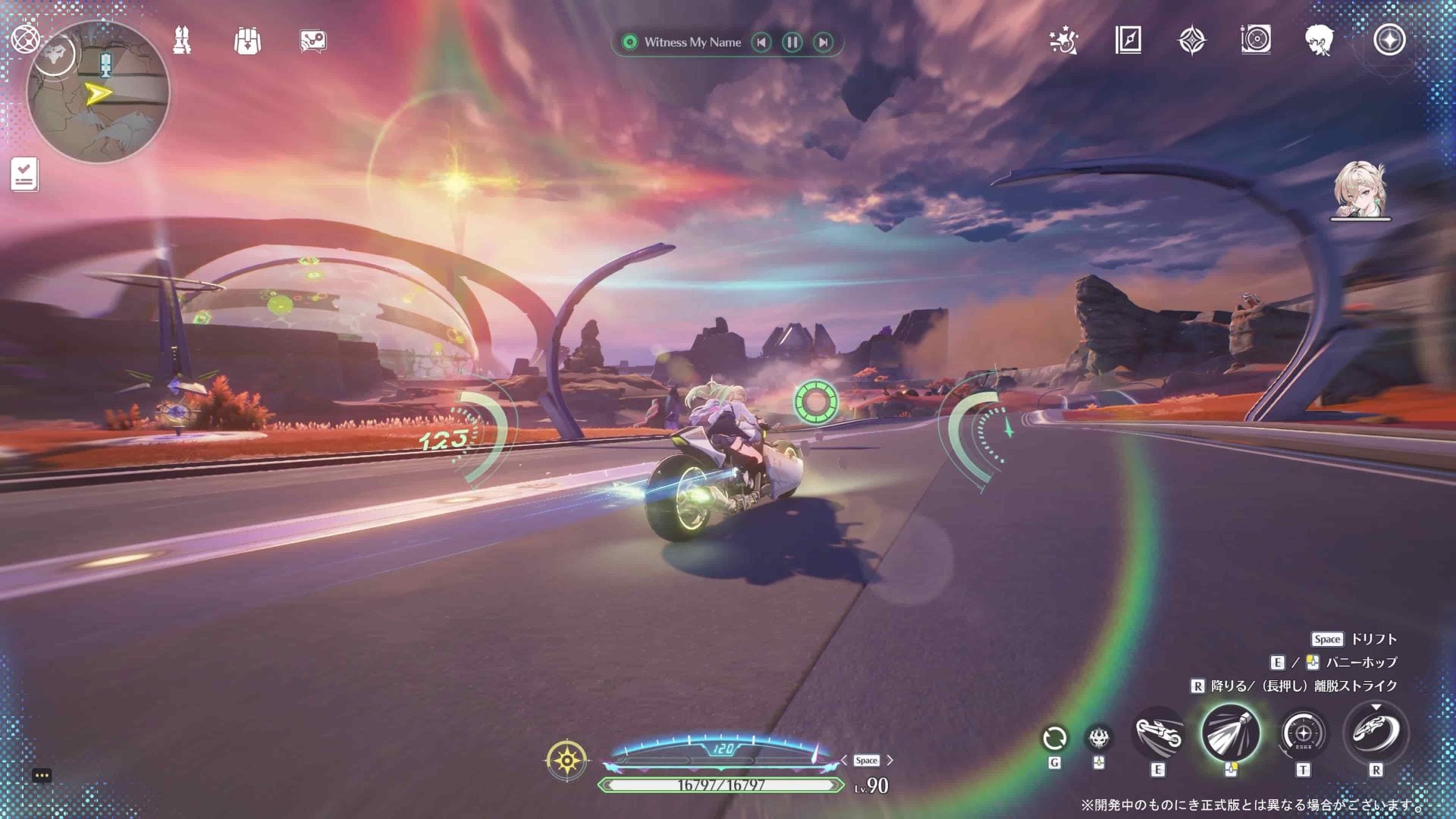Open the four-pointed star emblem menu
The width and height of the screenshot is (1456, 819).
point(1191,40)
